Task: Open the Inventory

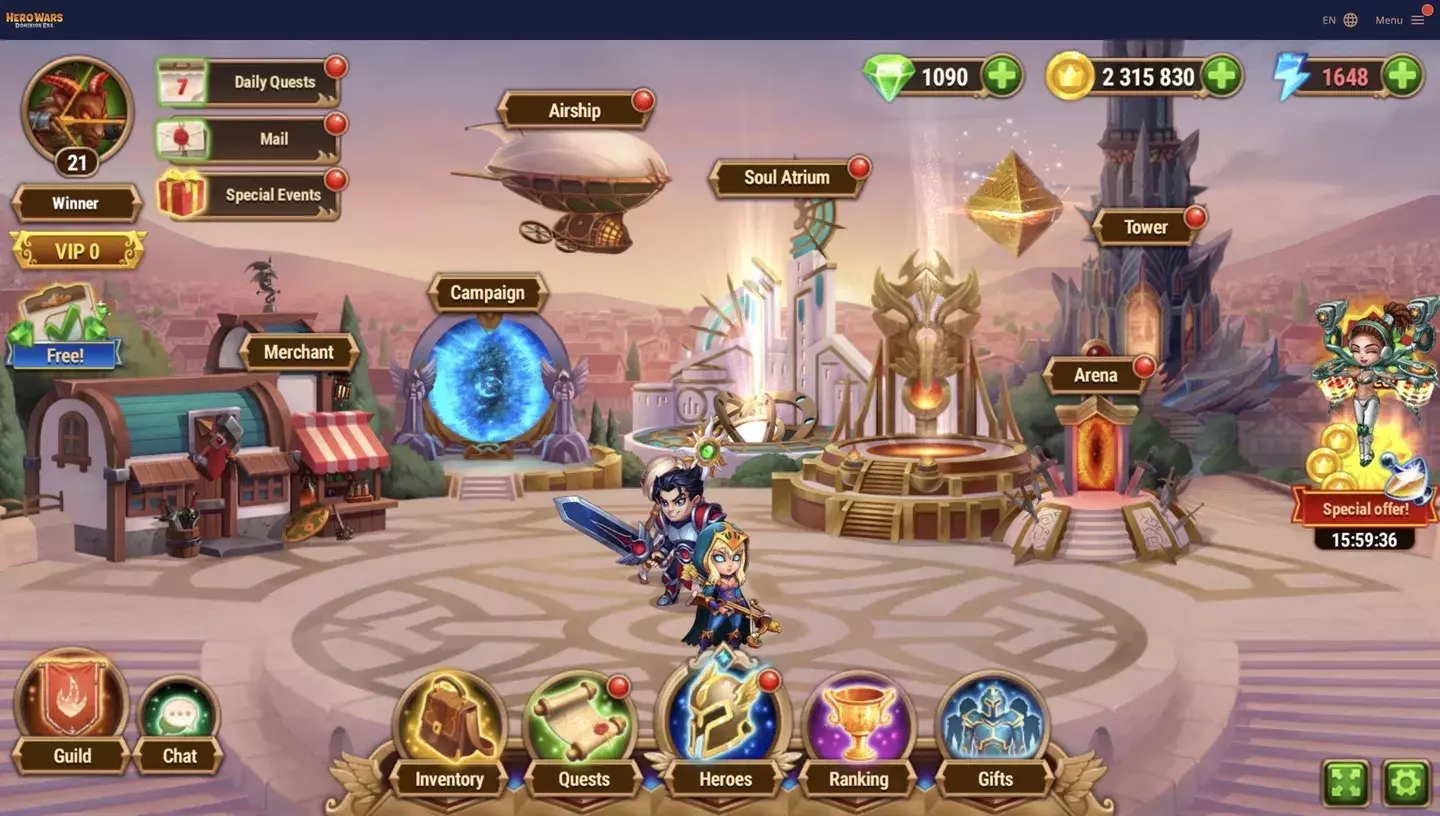Action: pos(447,715)
